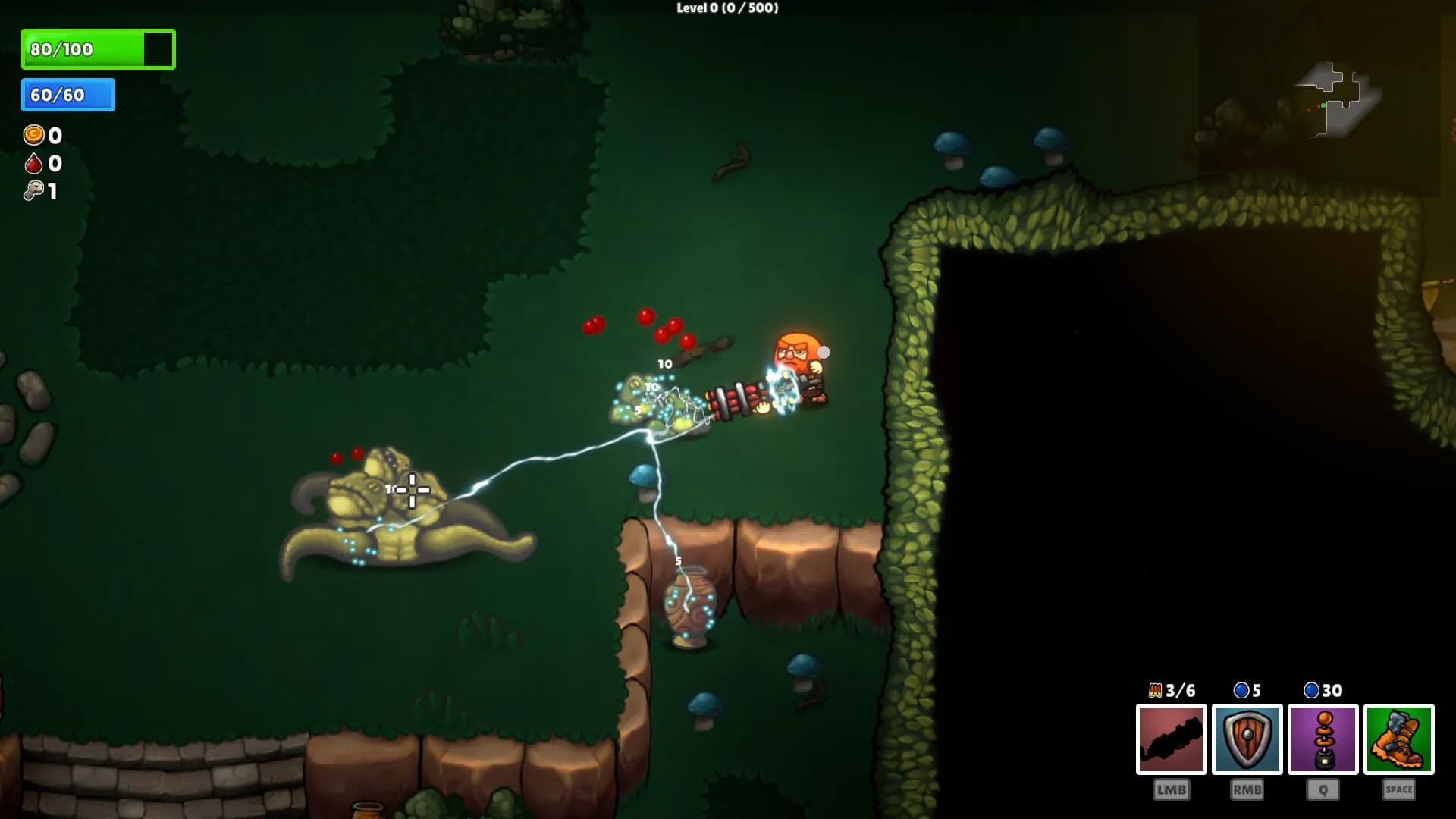1456x819 pixels.
Task: Click the Q keybind label under the turret
Action: click(1323, 789)
